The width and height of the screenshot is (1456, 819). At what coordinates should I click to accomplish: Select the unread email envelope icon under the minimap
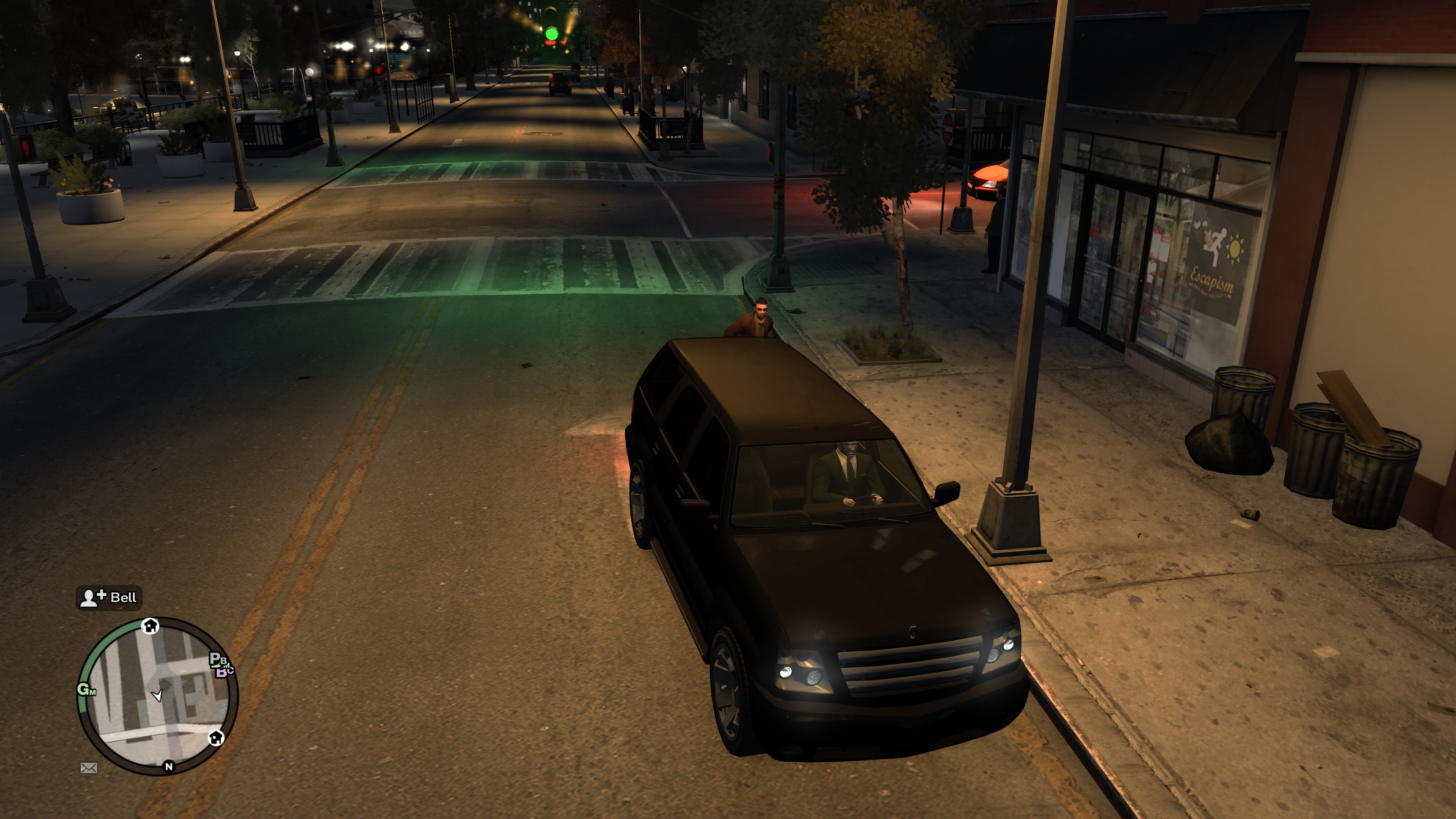tap(89, 767)
